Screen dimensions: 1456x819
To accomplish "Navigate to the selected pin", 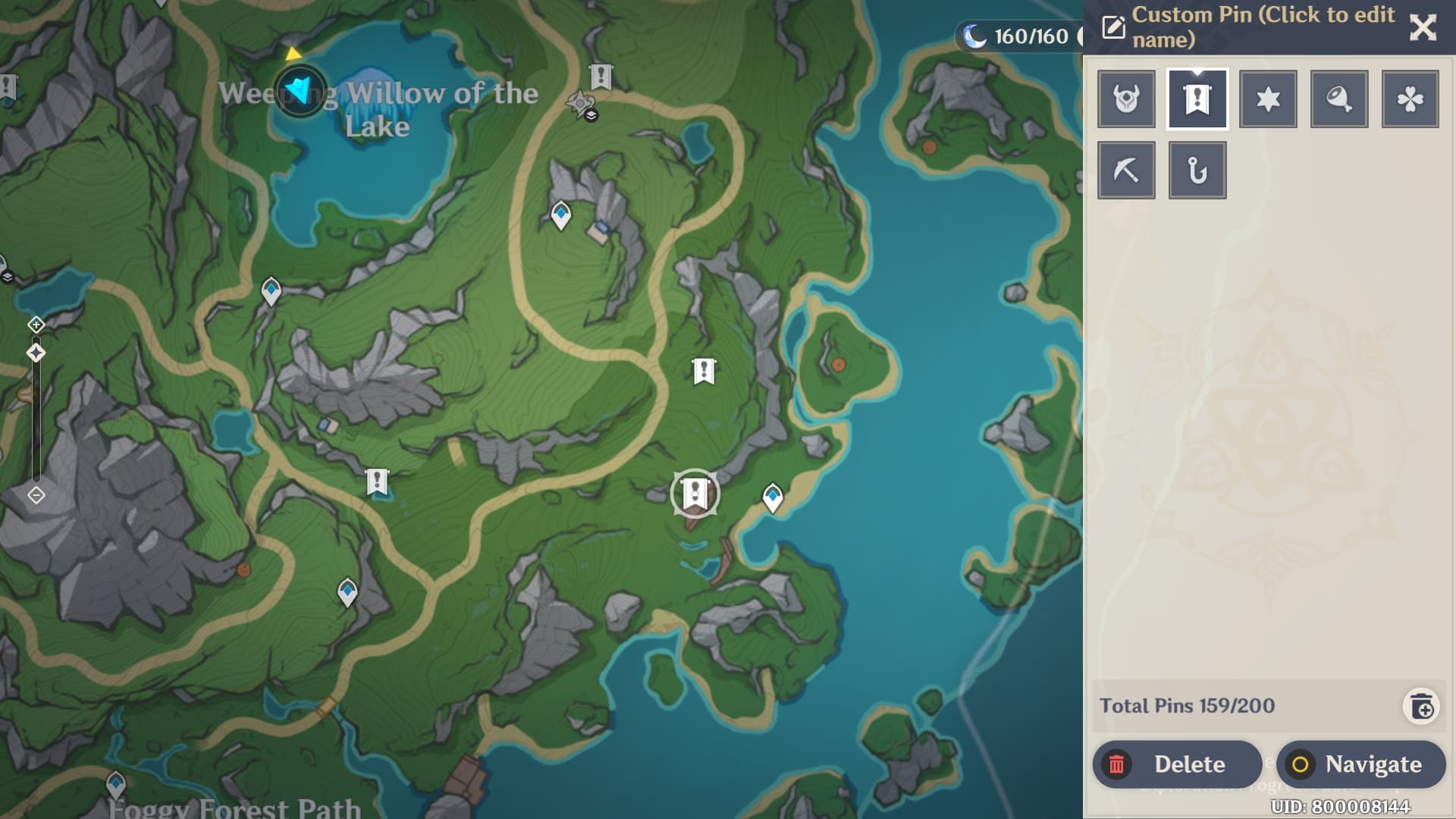I will (1360, 764).
